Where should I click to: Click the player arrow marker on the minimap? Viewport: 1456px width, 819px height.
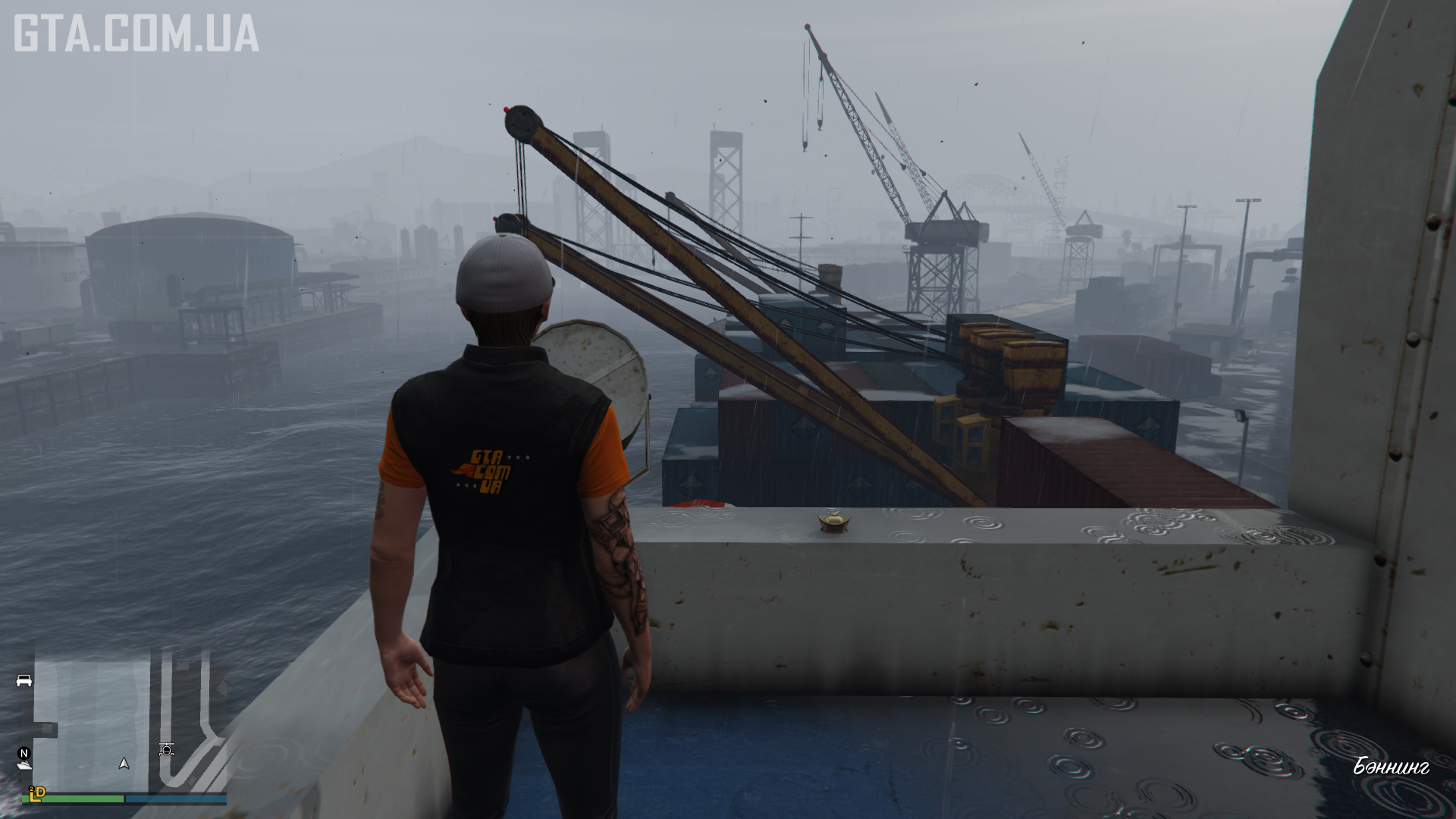[124, 763]
